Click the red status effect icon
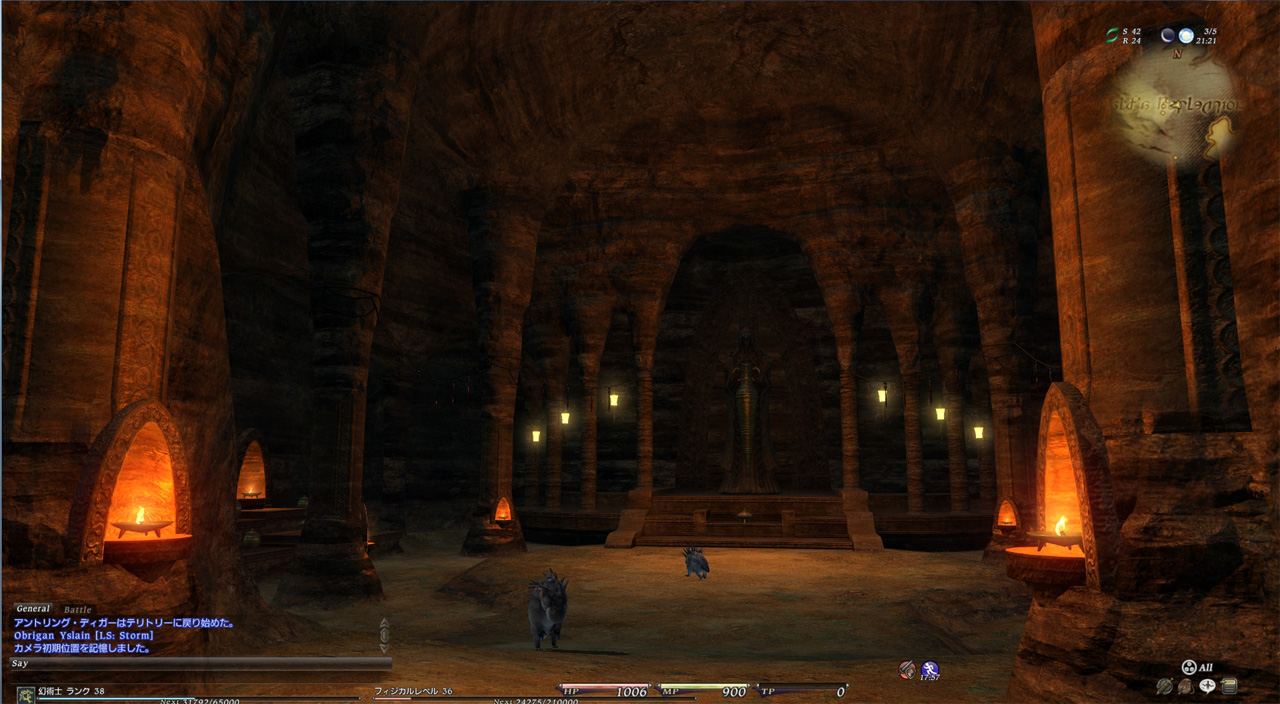Image resolution: width=1280 pixels, height=704 pixels. coord(907,670)
